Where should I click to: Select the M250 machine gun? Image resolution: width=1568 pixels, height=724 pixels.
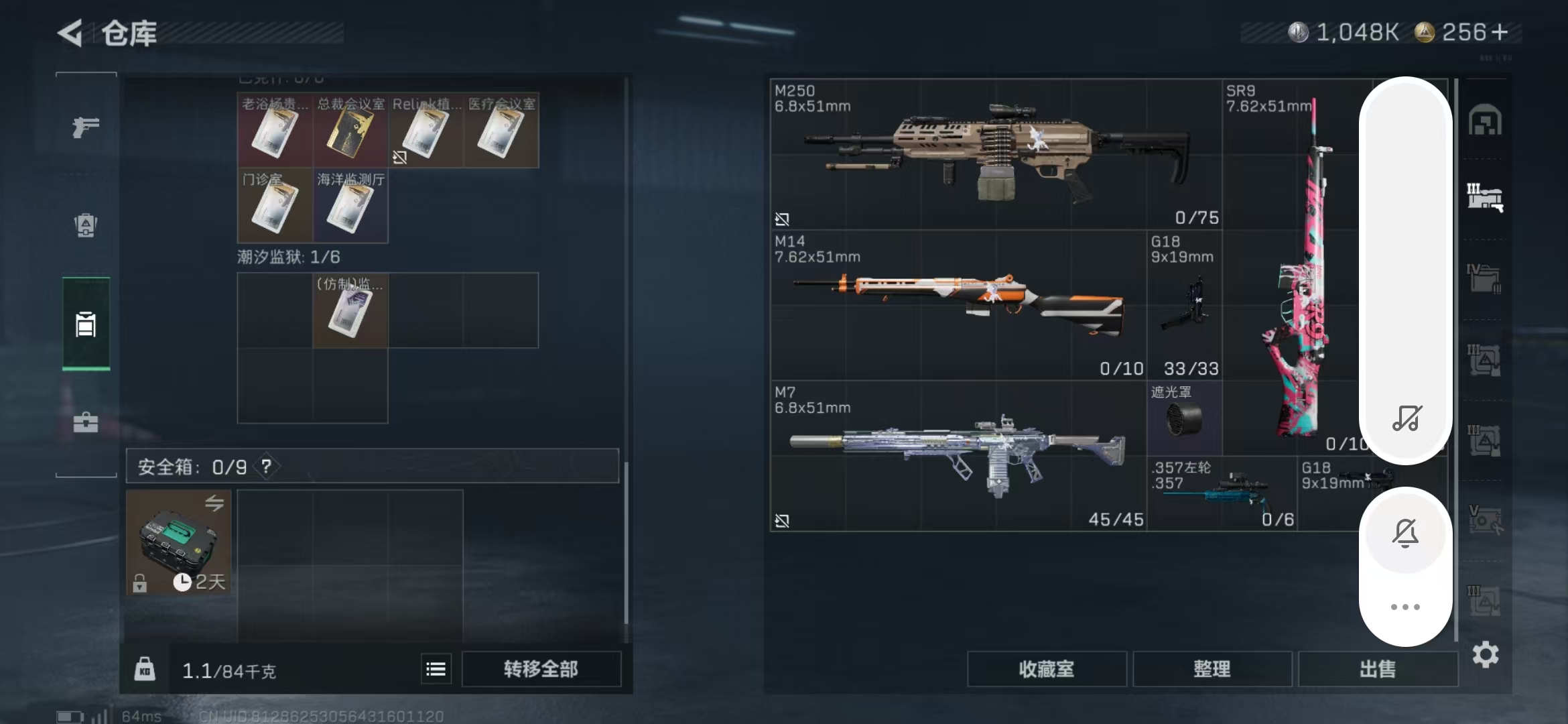[x=995, y=154]
